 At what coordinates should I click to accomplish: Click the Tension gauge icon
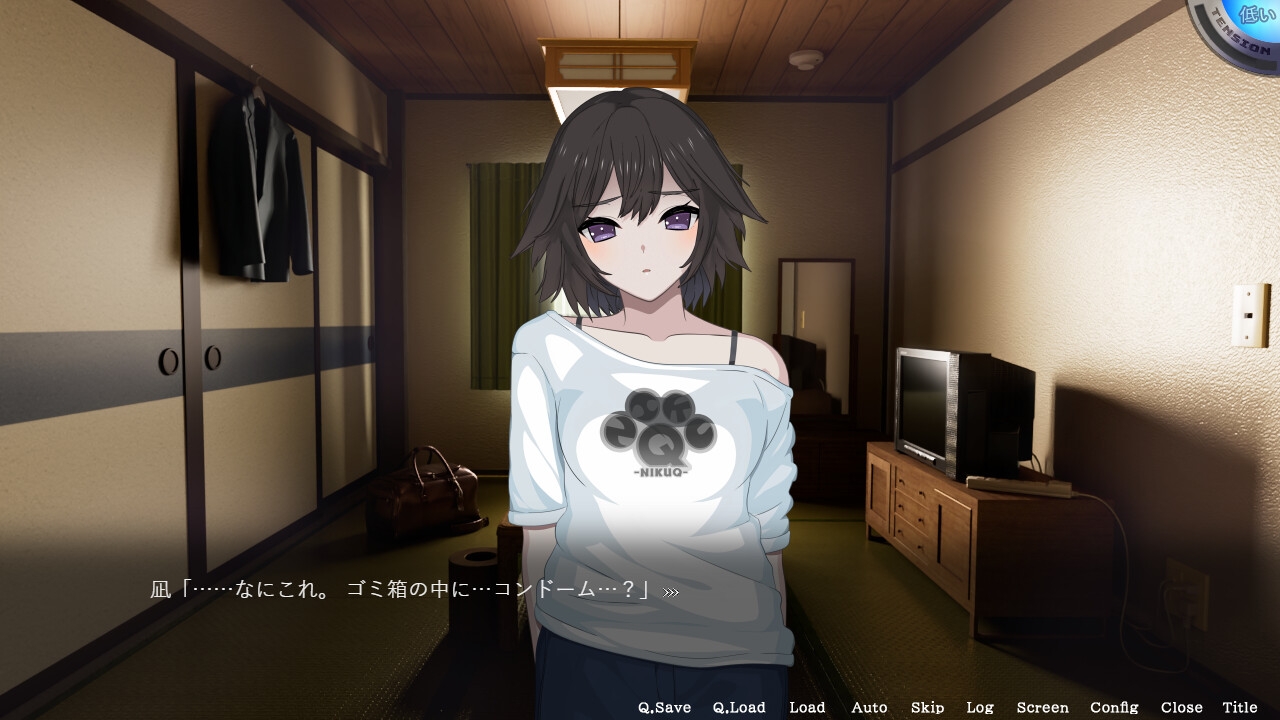(1240, 28)
